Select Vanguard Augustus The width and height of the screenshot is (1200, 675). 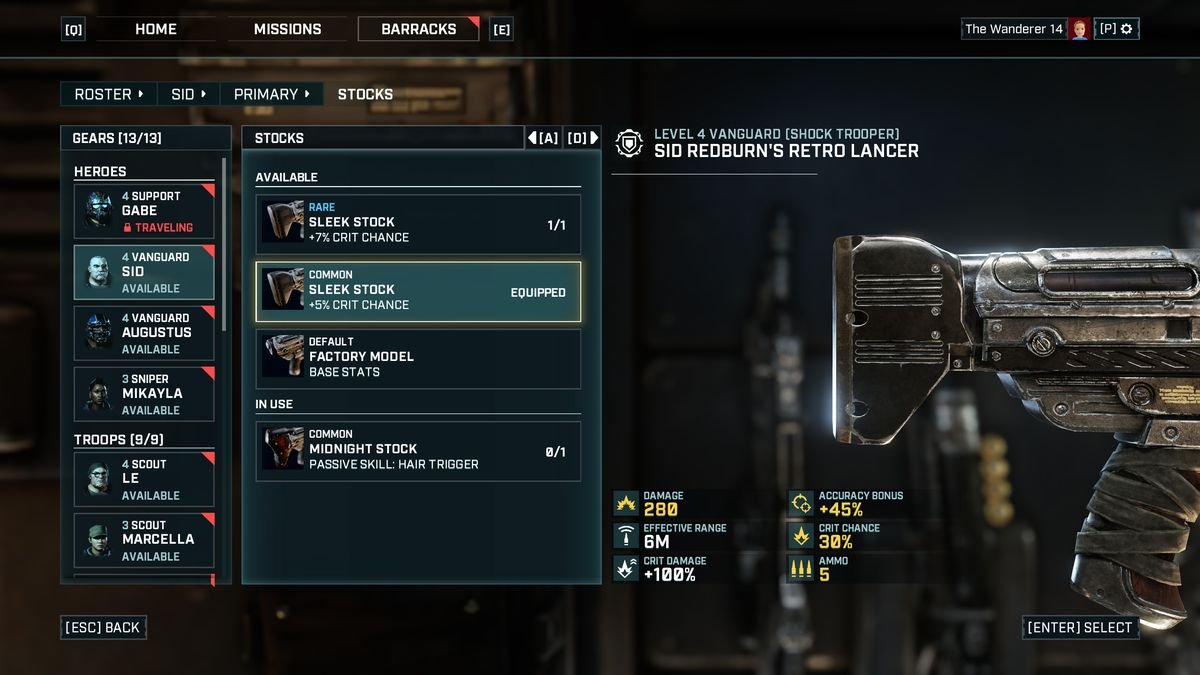144,333
